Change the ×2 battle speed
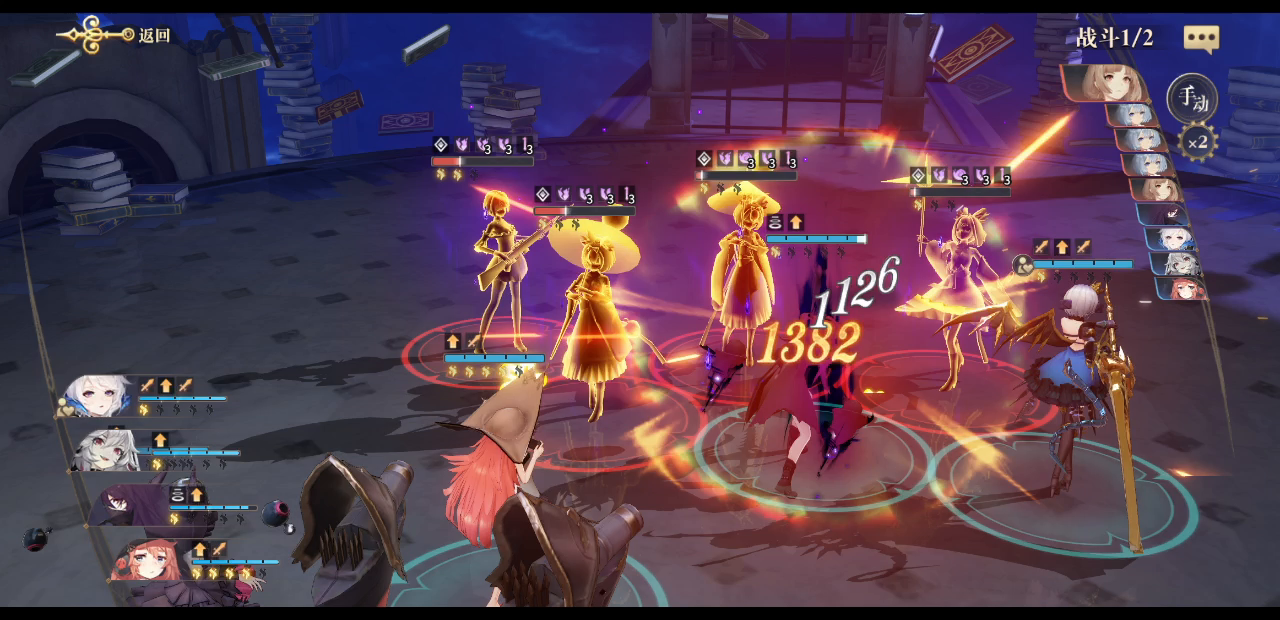 coord(1196,142)
